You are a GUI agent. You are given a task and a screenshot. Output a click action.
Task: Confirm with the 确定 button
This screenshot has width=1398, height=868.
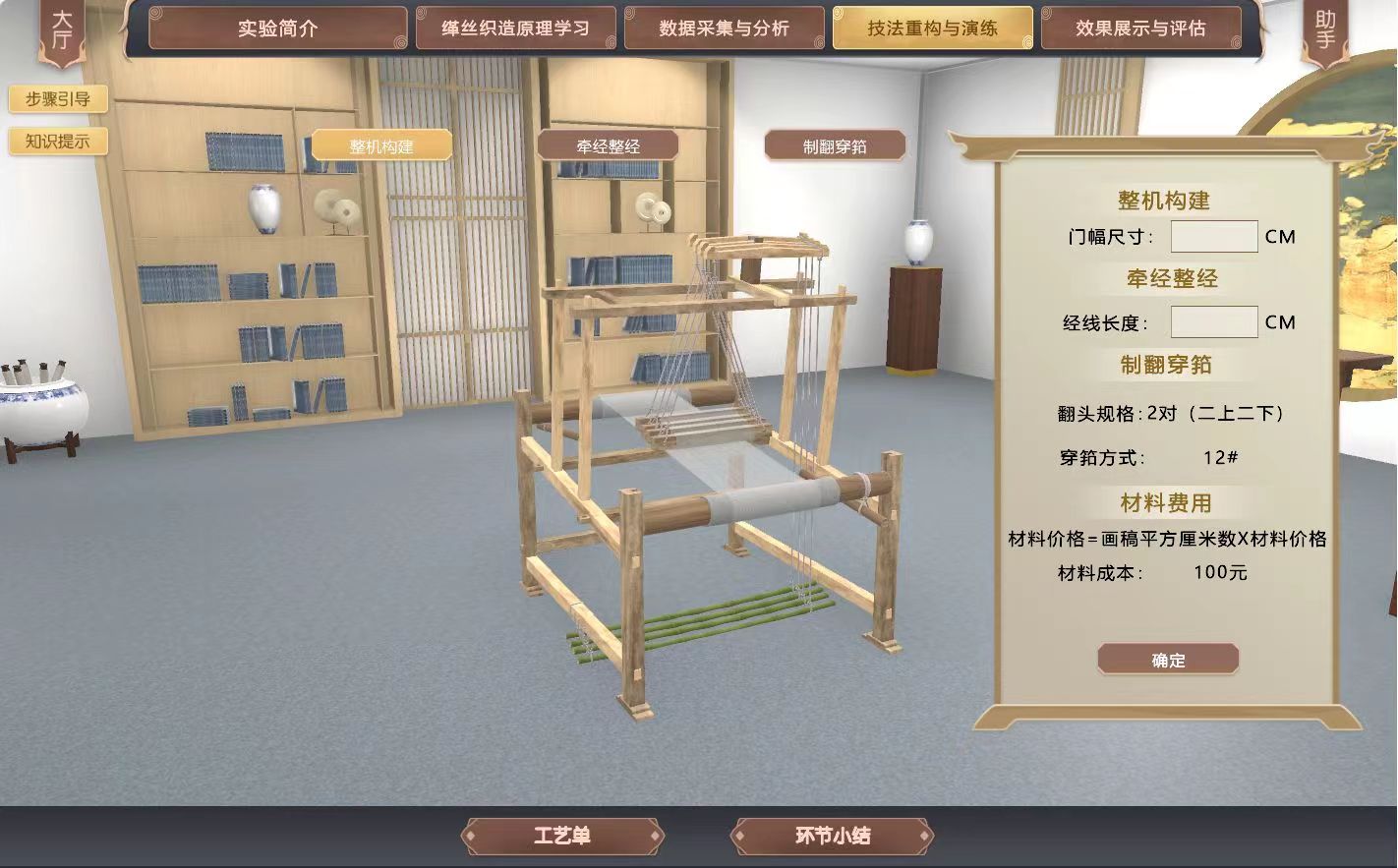(1168, 660)
